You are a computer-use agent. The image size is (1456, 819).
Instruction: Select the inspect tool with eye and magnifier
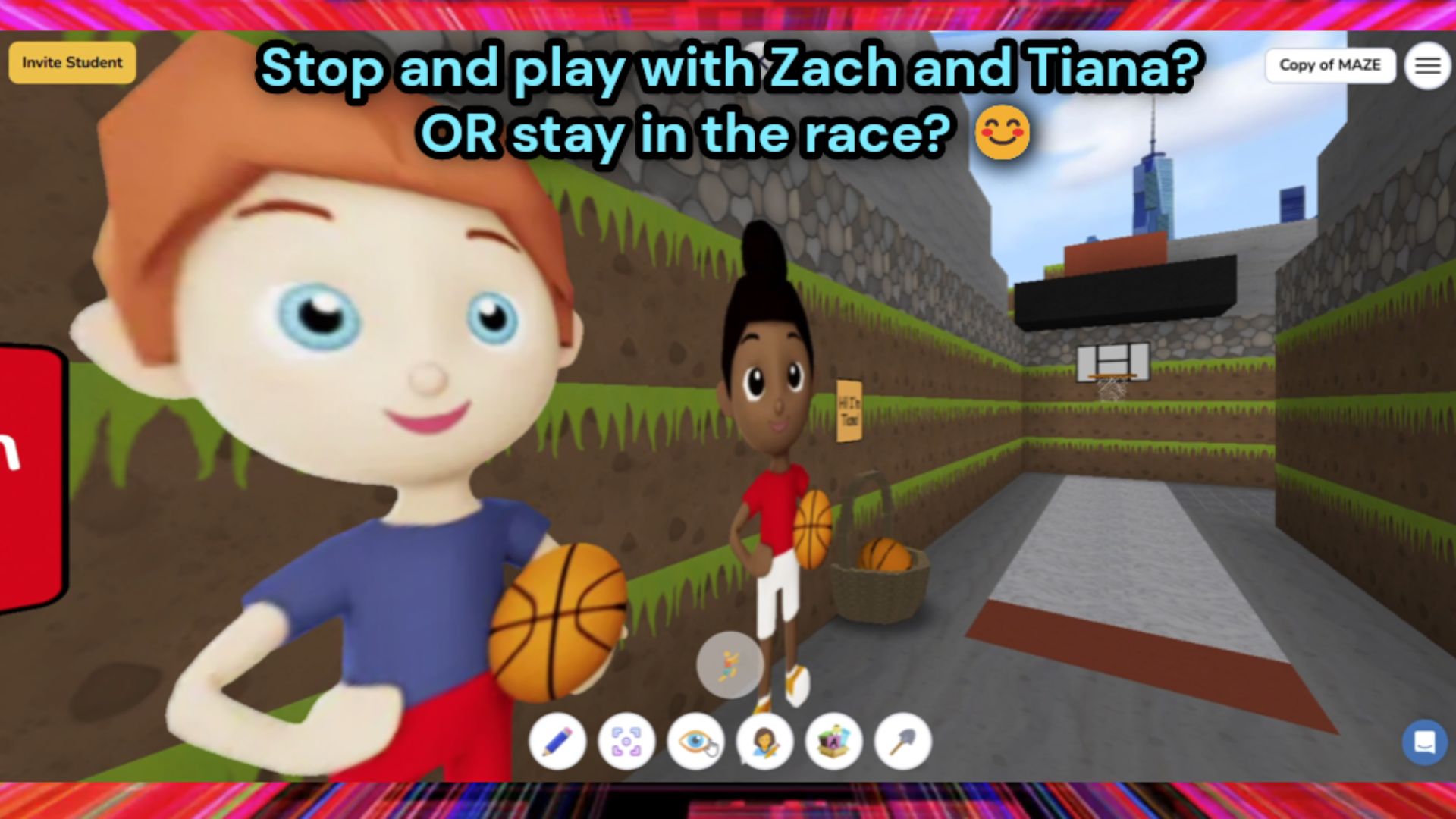pyautogui.click(x=695, y=742)
